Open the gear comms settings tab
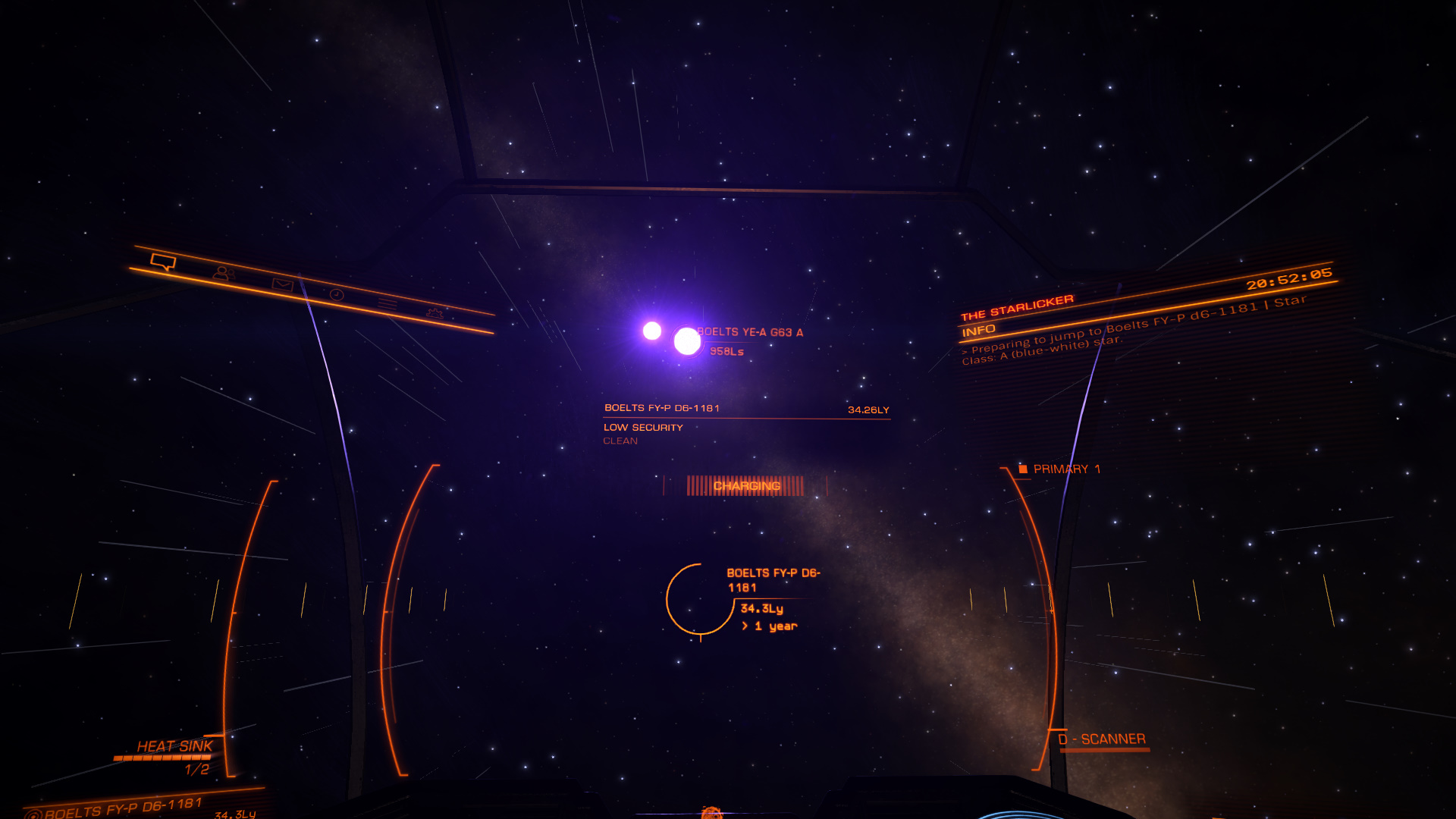The height and width of the screenshot is (819, 1456). coord(435,312)
